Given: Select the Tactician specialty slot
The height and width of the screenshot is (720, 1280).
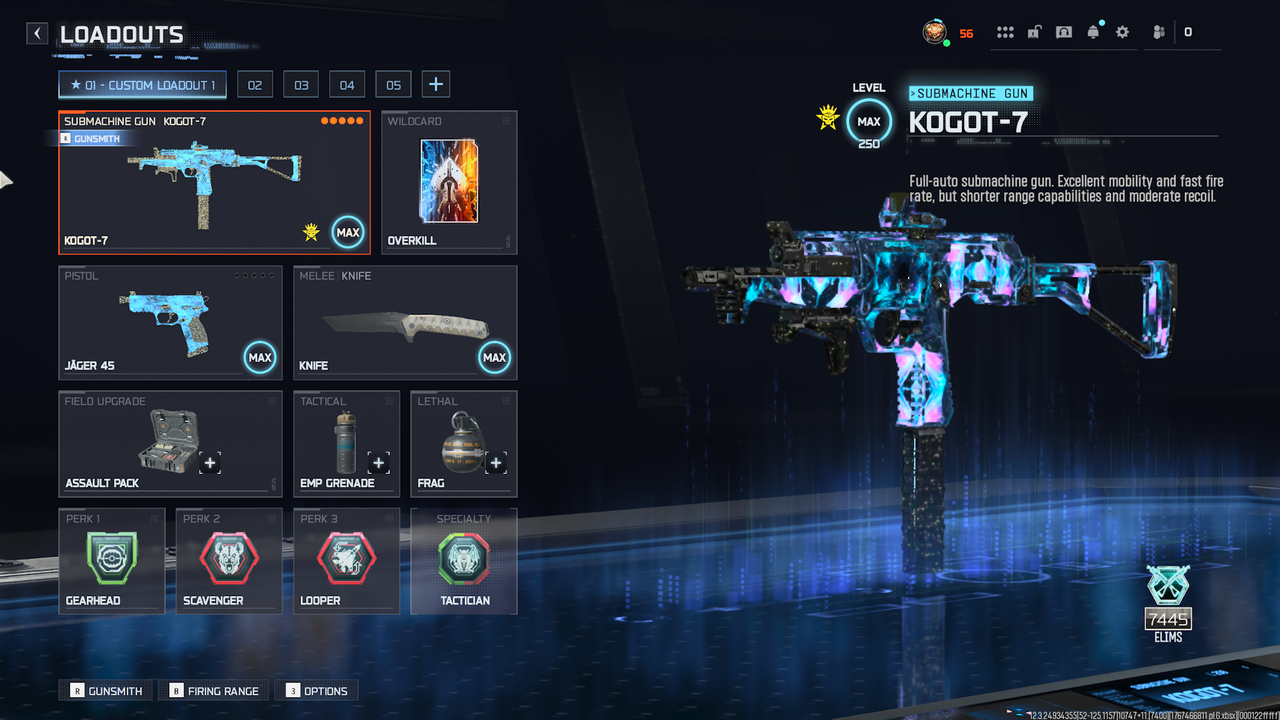Looking at the screenshot, I should 464,560.
